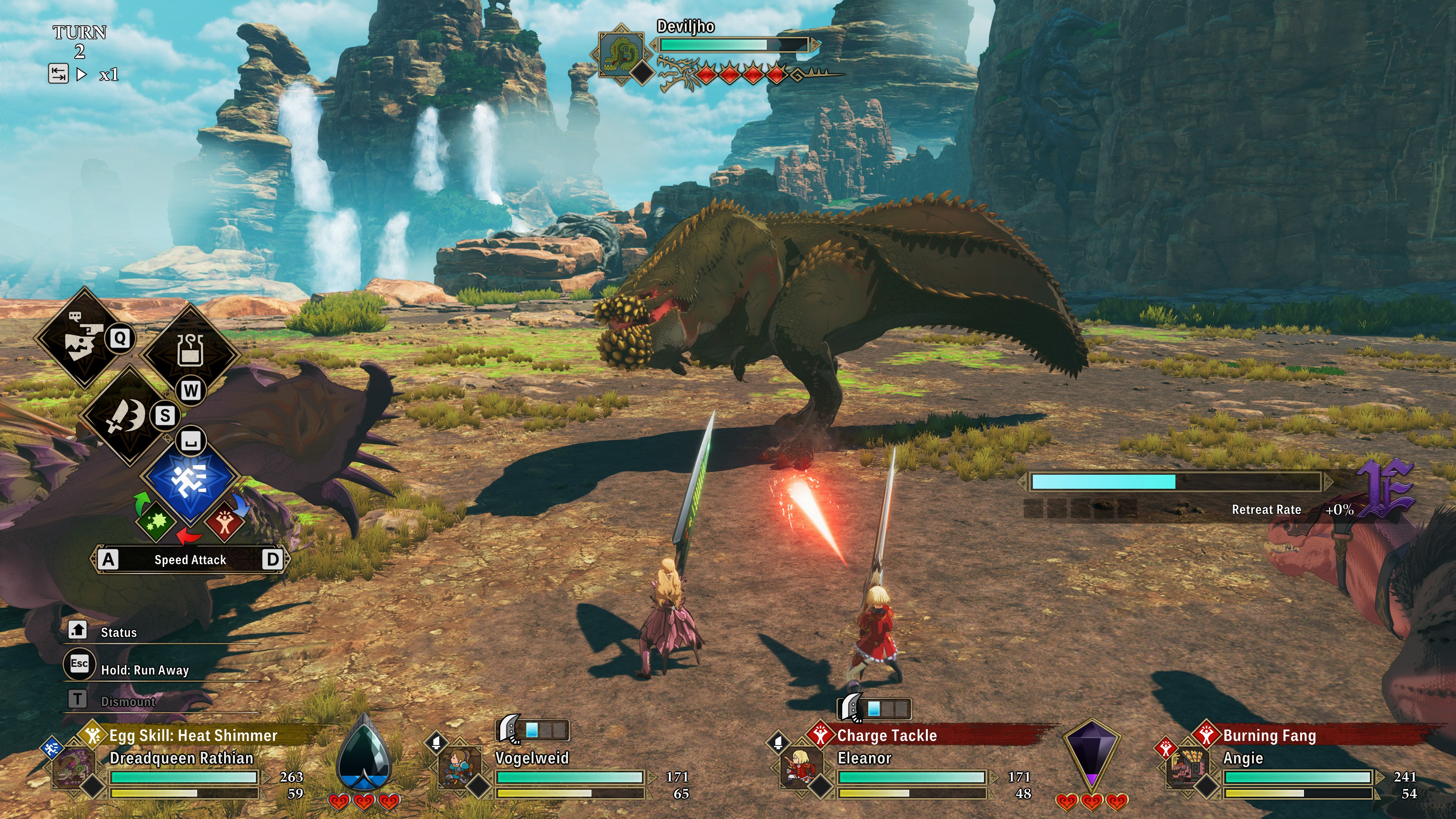Image resolution: width=1456 pixels, height=819 pixels.
Task: Open the Status screen
Action: coord(118,632)
